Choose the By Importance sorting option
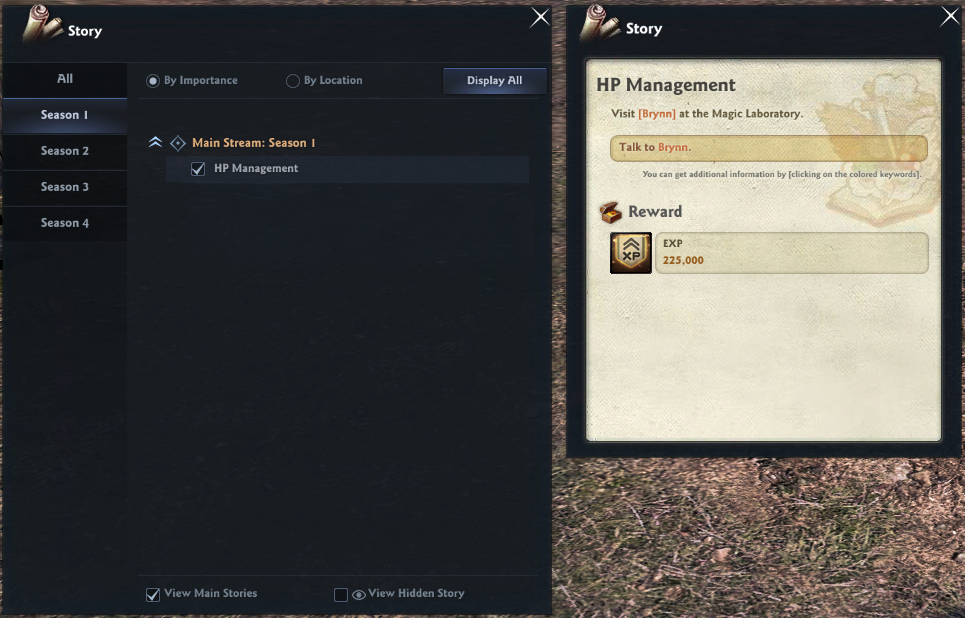This screenshot has width=965, height=618. [x=153, y=81]
